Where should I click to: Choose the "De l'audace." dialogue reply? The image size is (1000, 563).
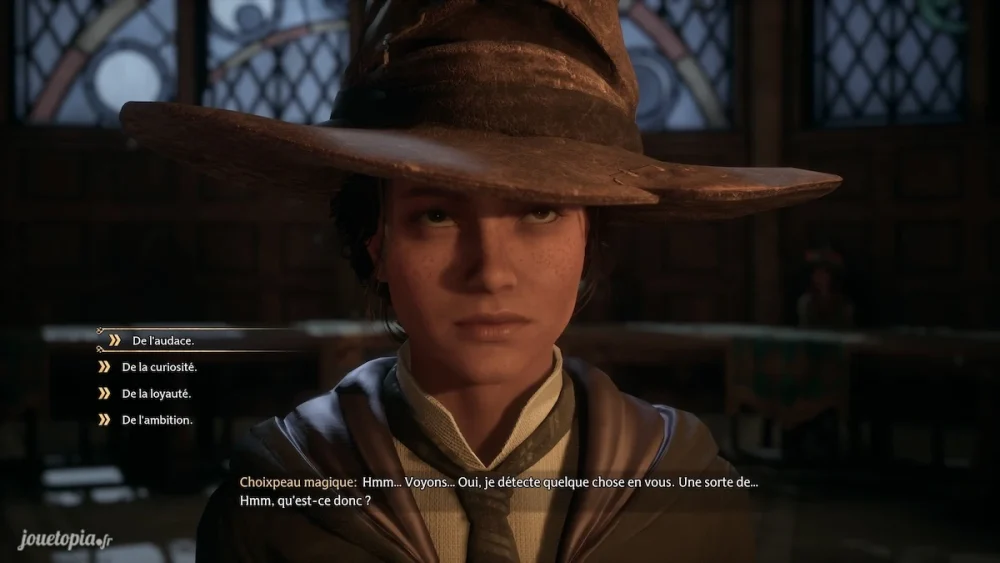pyautogui.click(x=163, y=341)
